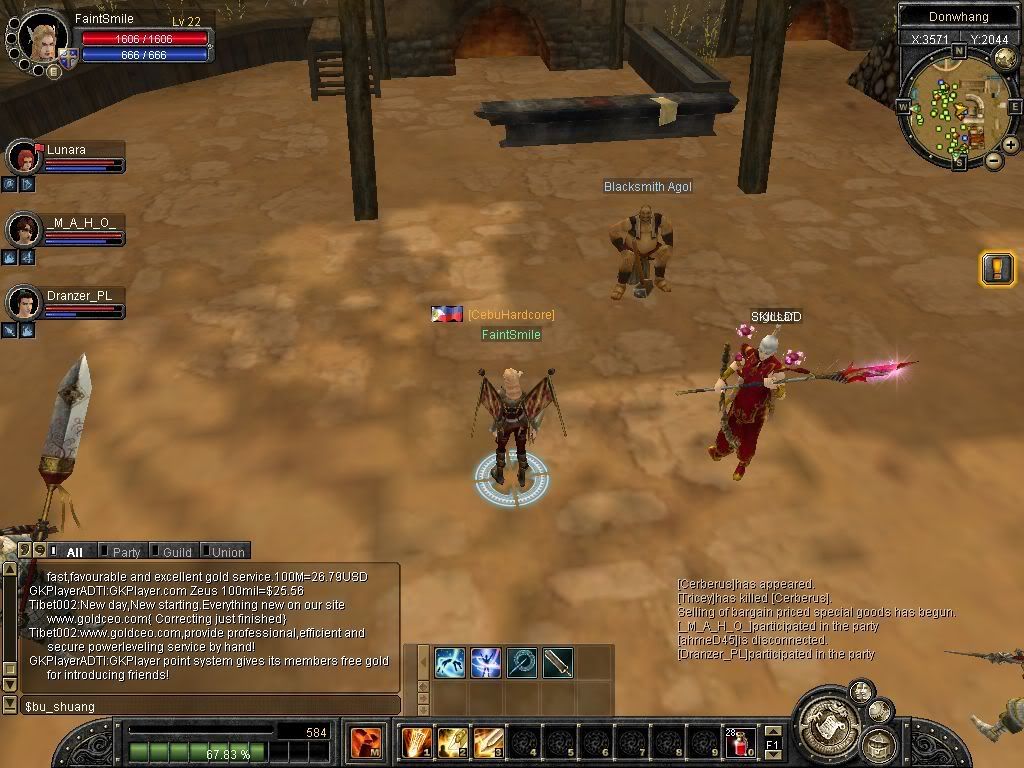Zoom in the minimap with plus button

(x=1010, y=145)
